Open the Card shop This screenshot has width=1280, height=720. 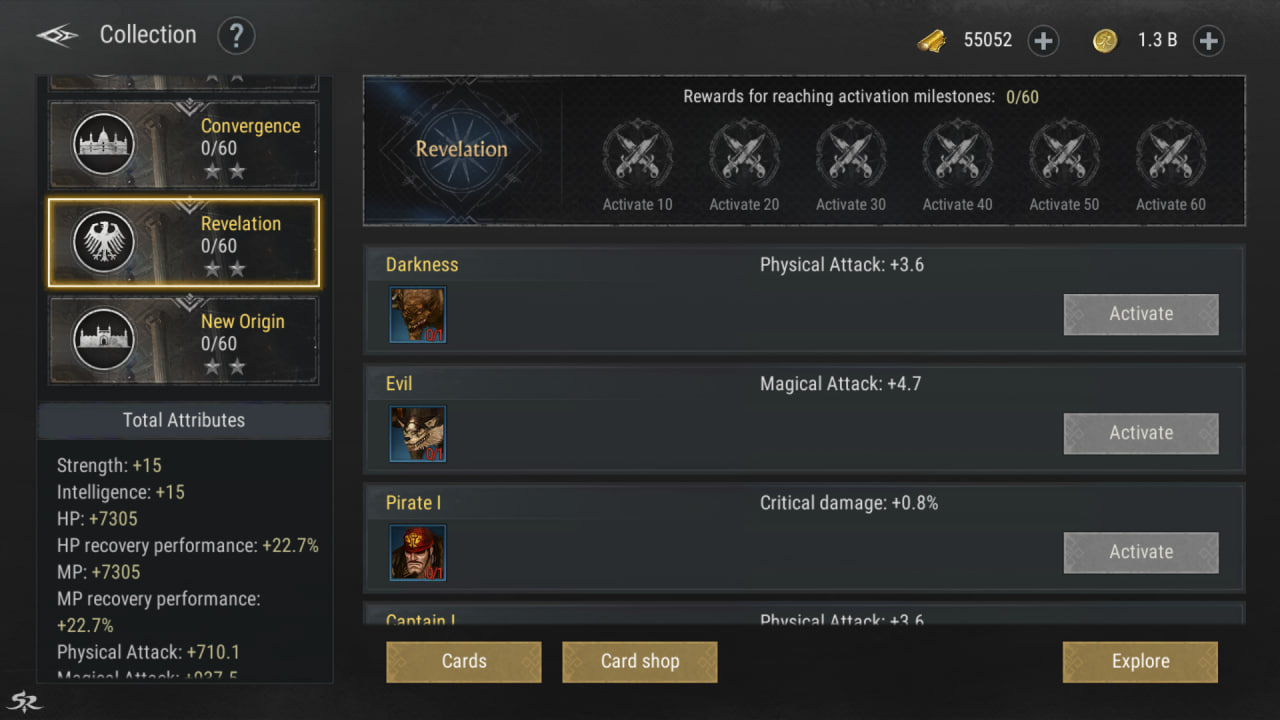[x=640, y=662]
